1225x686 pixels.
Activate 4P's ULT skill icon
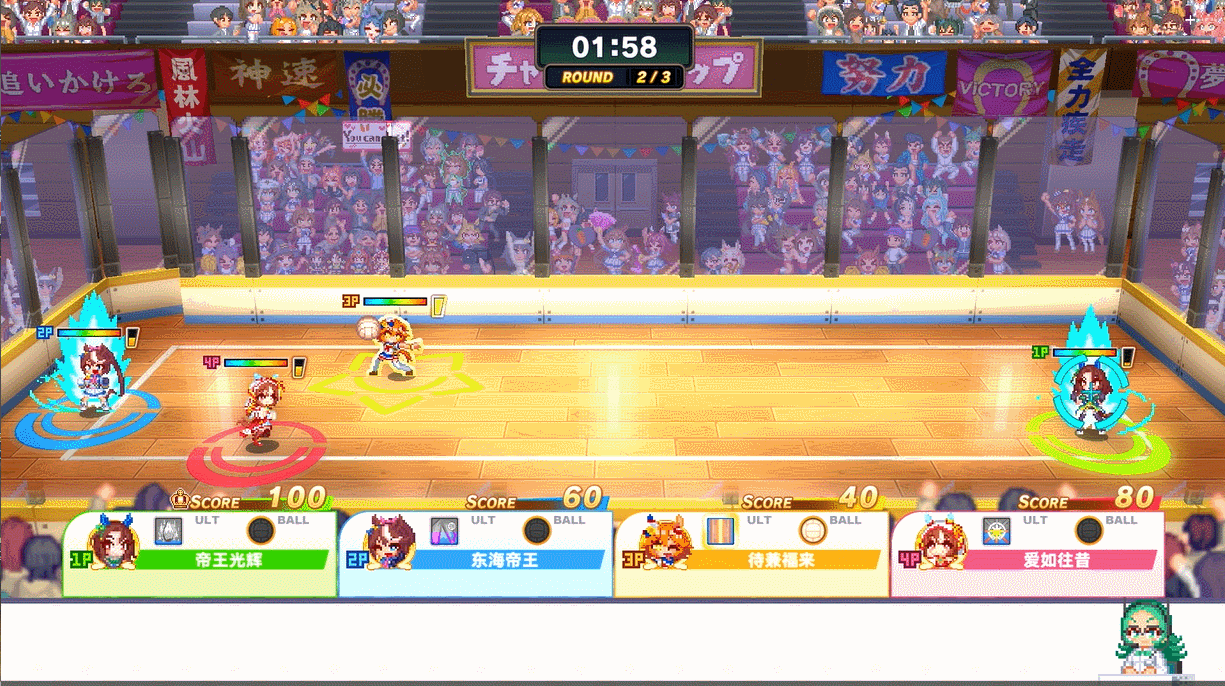click(996, 530)
